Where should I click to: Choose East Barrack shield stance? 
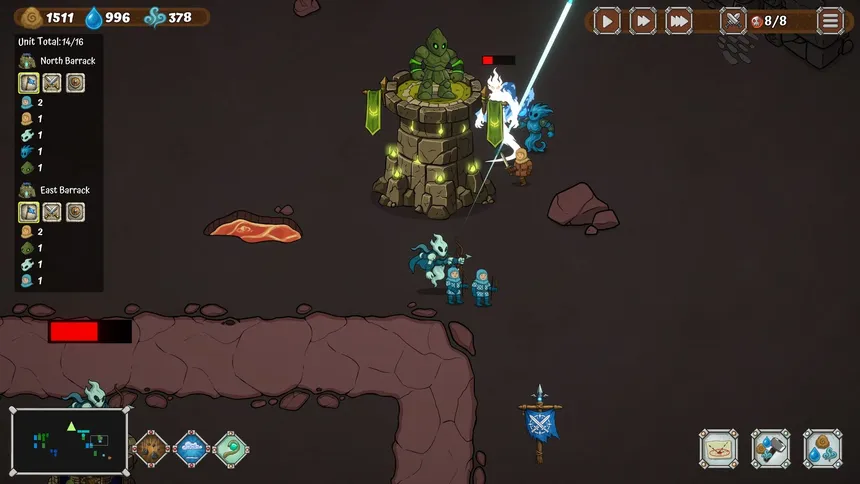coord(75,212)
